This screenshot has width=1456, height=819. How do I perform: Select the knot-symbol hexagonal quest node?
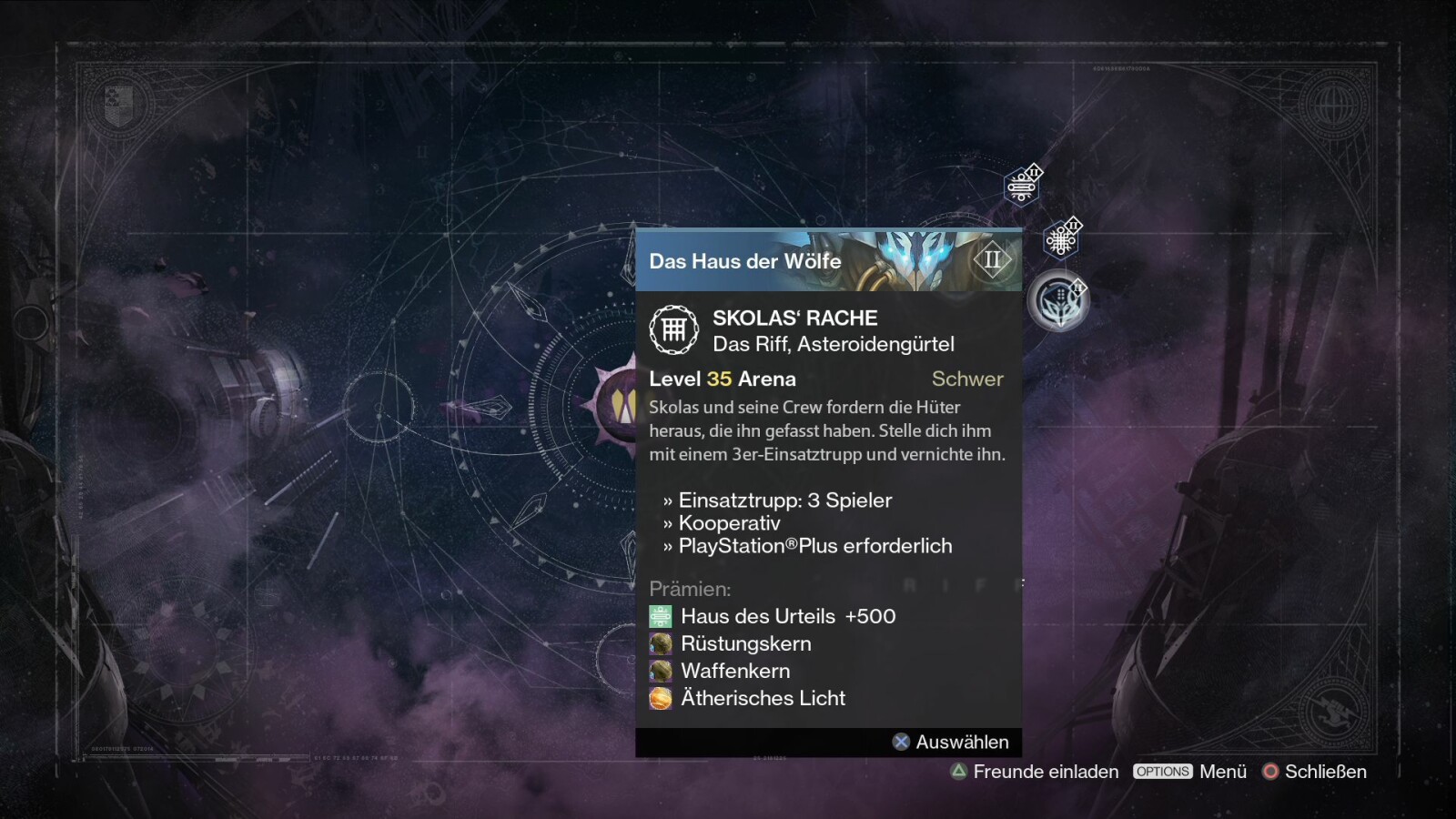[x=1061, y=238]
